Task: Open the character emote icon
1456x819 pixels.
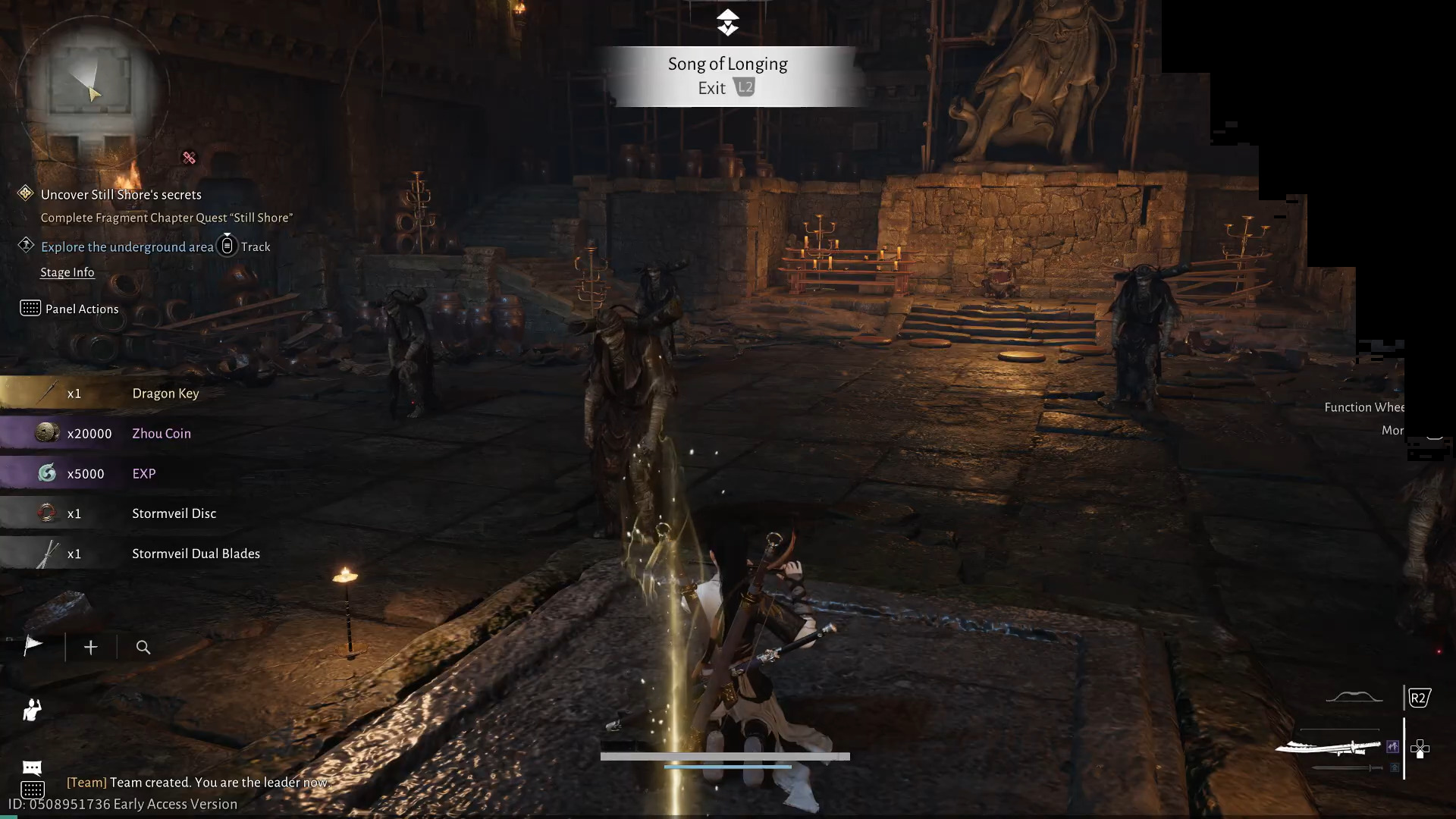Action: point(32,710)
